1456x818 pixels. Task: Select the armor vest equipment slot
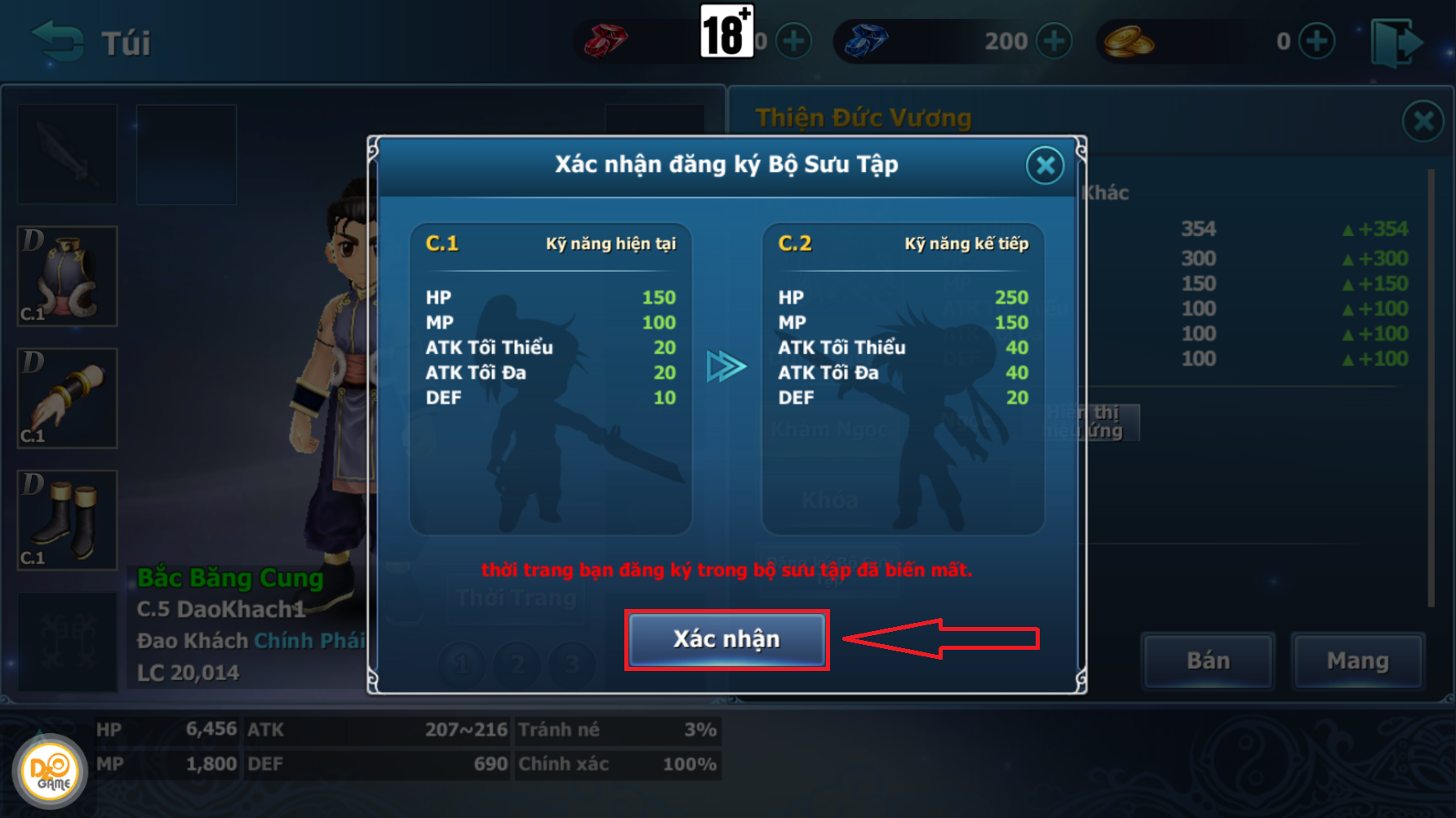[68, 276]
